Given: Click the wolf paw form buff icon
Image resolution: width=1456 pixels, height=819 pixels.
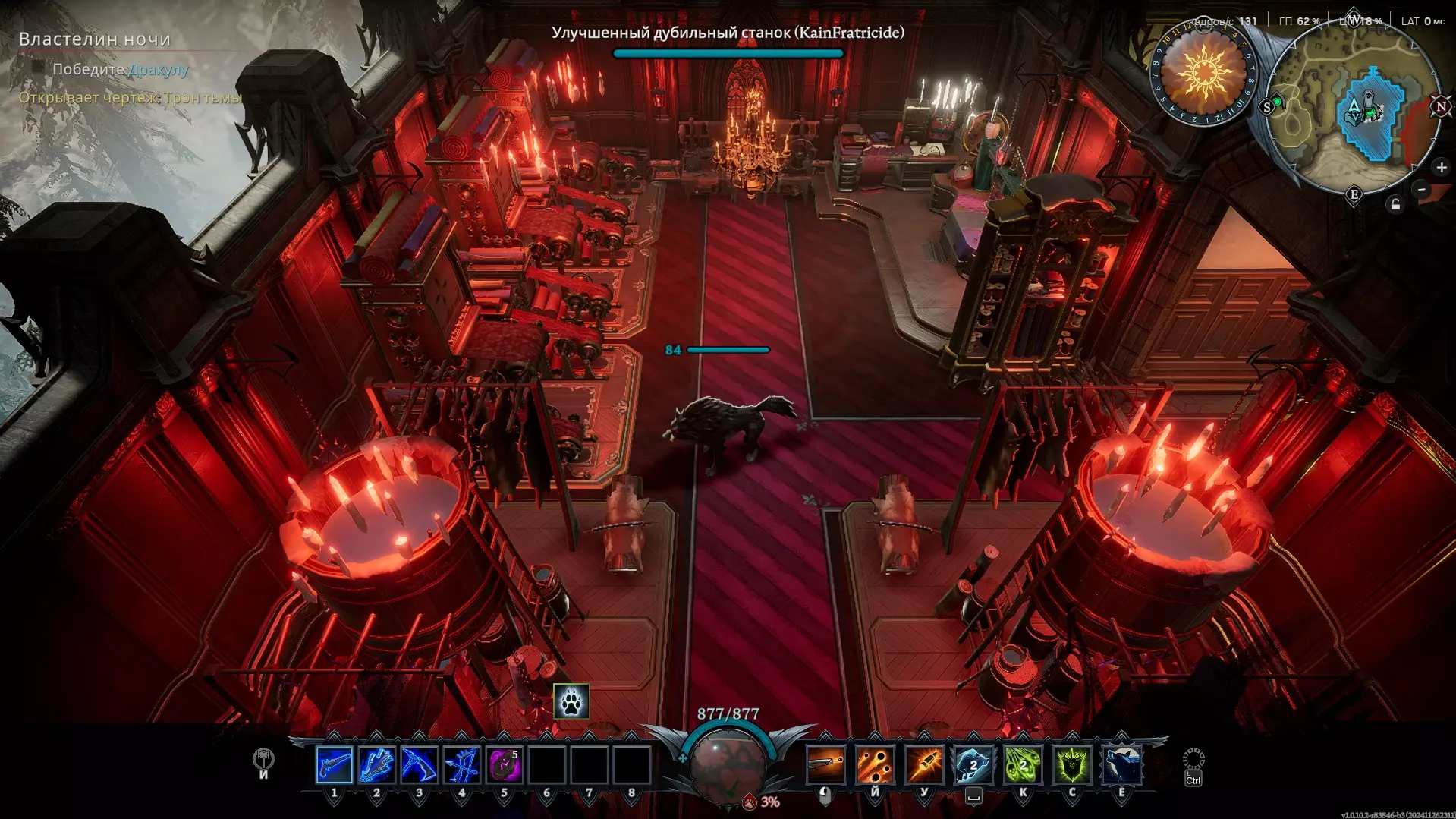Looking at the screenshot, I should coord(571,701).
